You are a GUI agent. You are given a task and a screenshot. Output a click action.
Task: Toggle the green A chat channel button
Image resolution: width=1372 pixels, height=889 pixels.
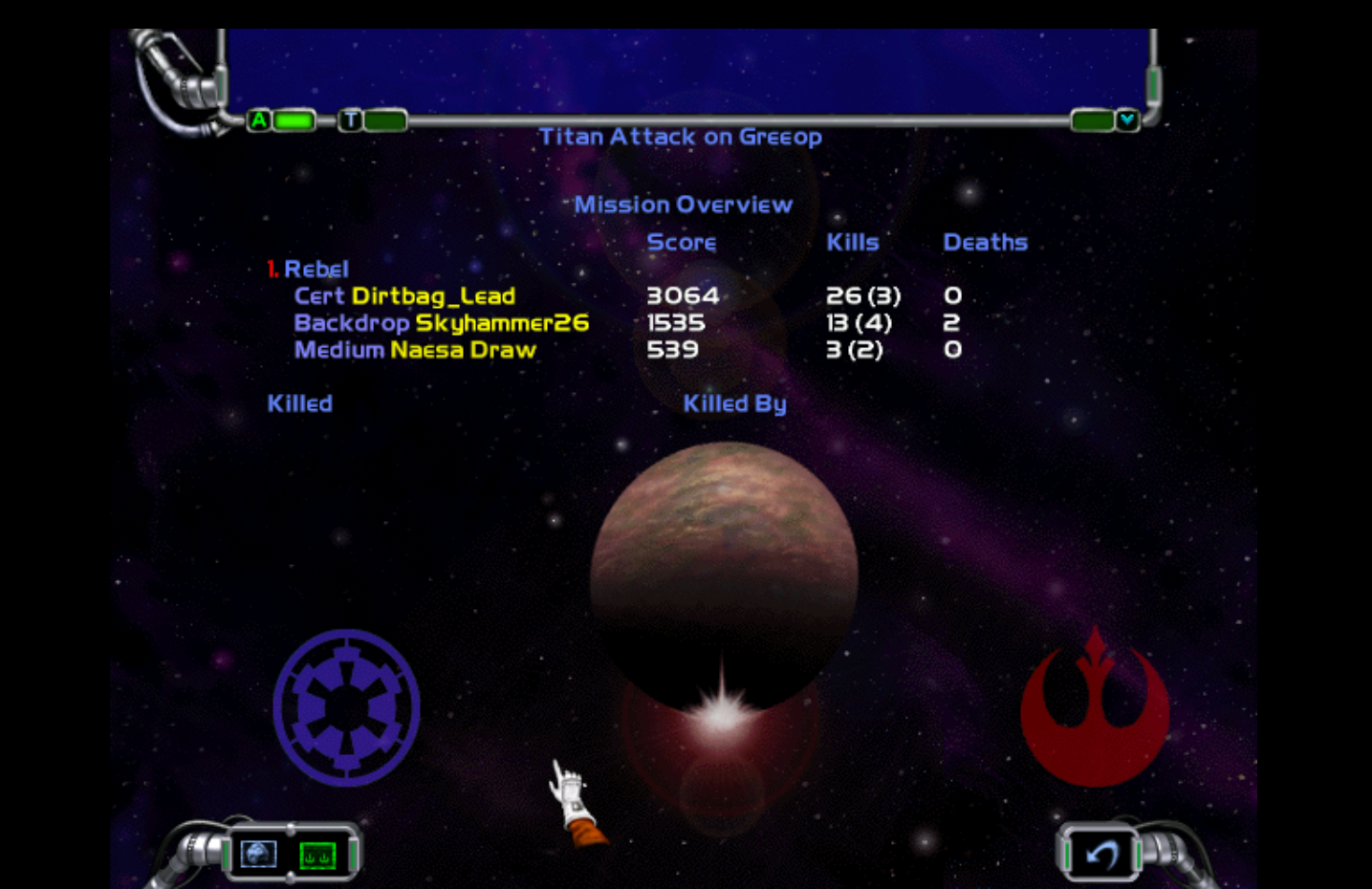pos(259,120)
